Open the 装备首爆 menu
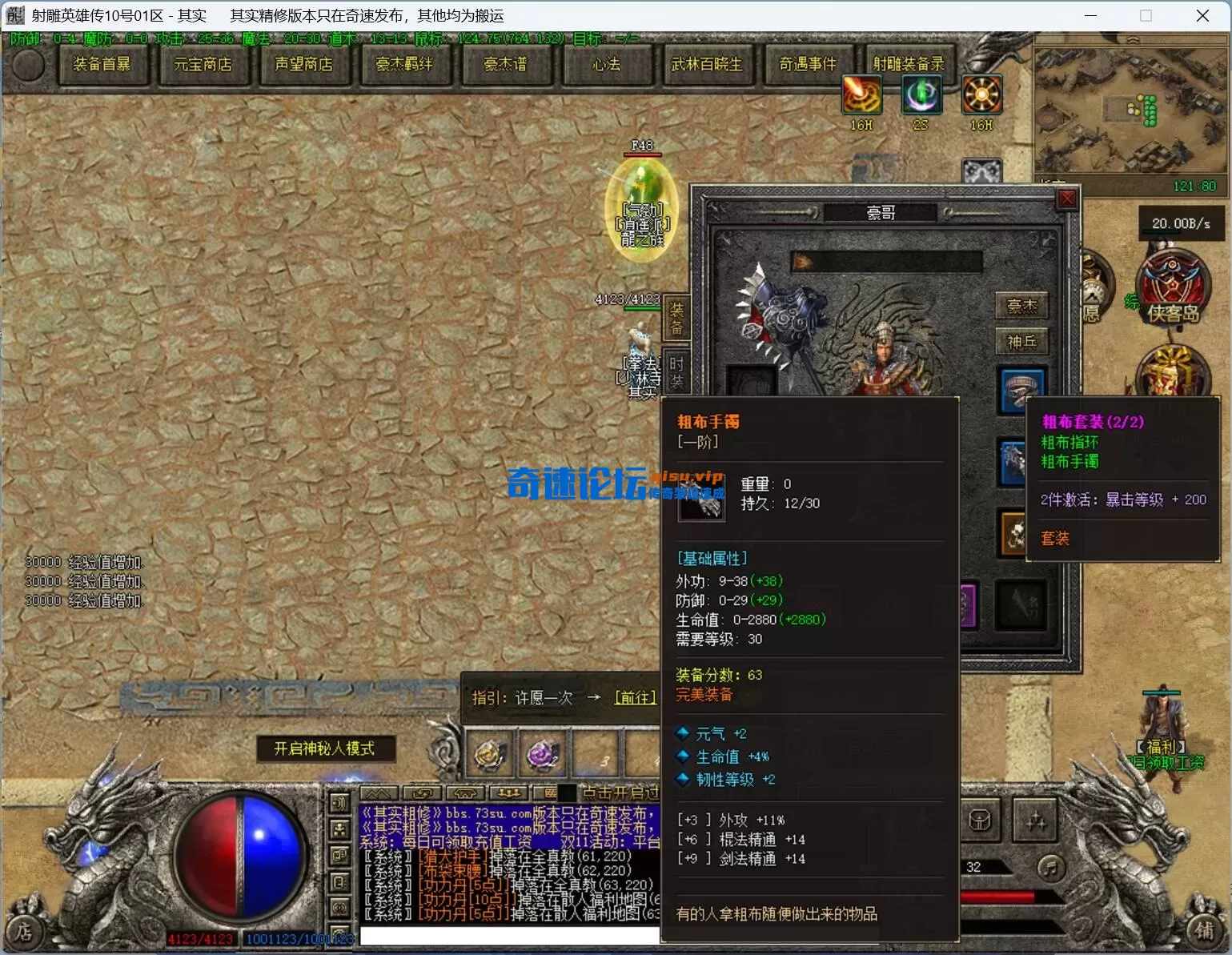 [102, 65]
